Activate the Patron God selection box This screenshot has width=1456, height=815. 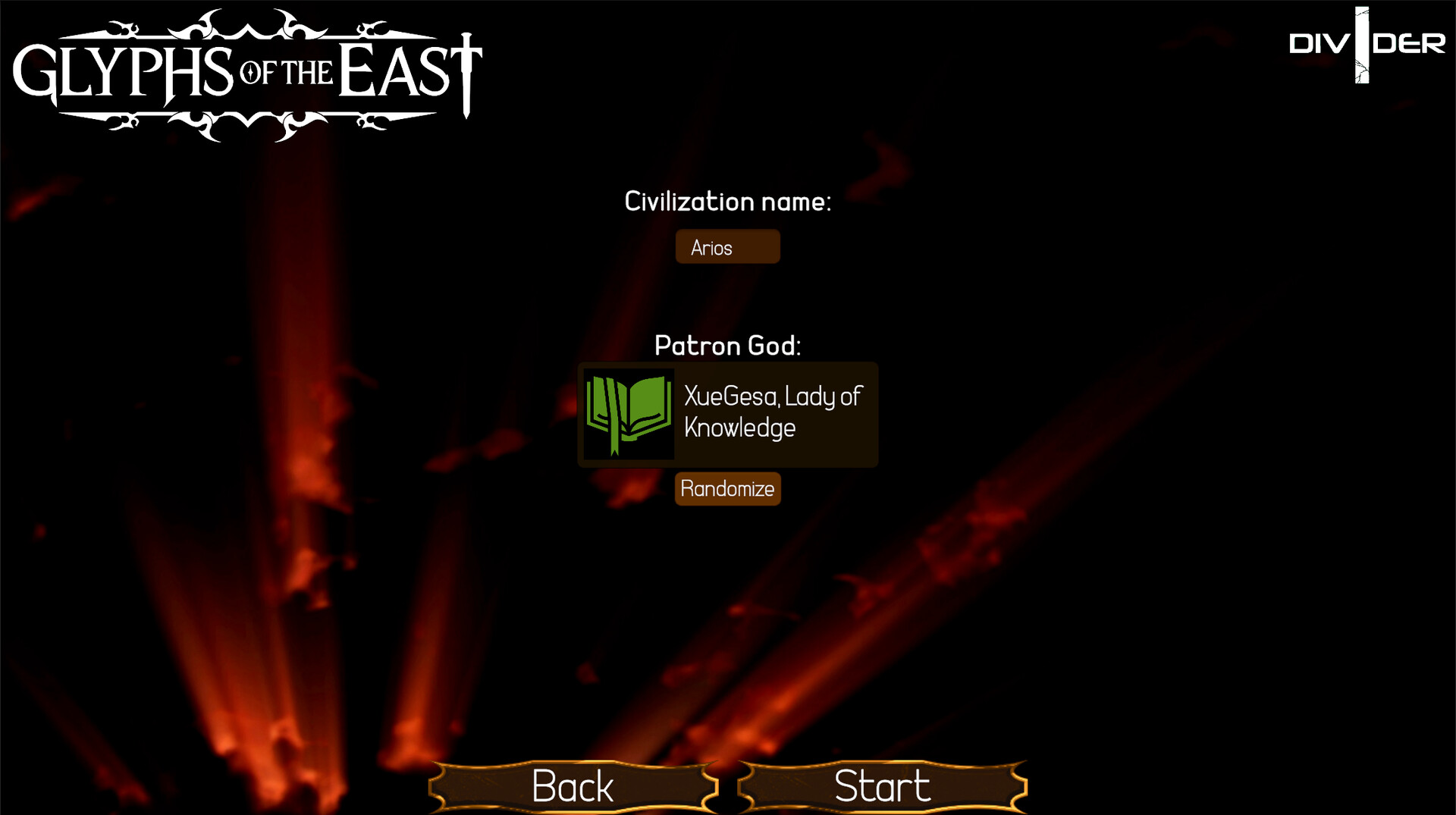tap(728, 414)
